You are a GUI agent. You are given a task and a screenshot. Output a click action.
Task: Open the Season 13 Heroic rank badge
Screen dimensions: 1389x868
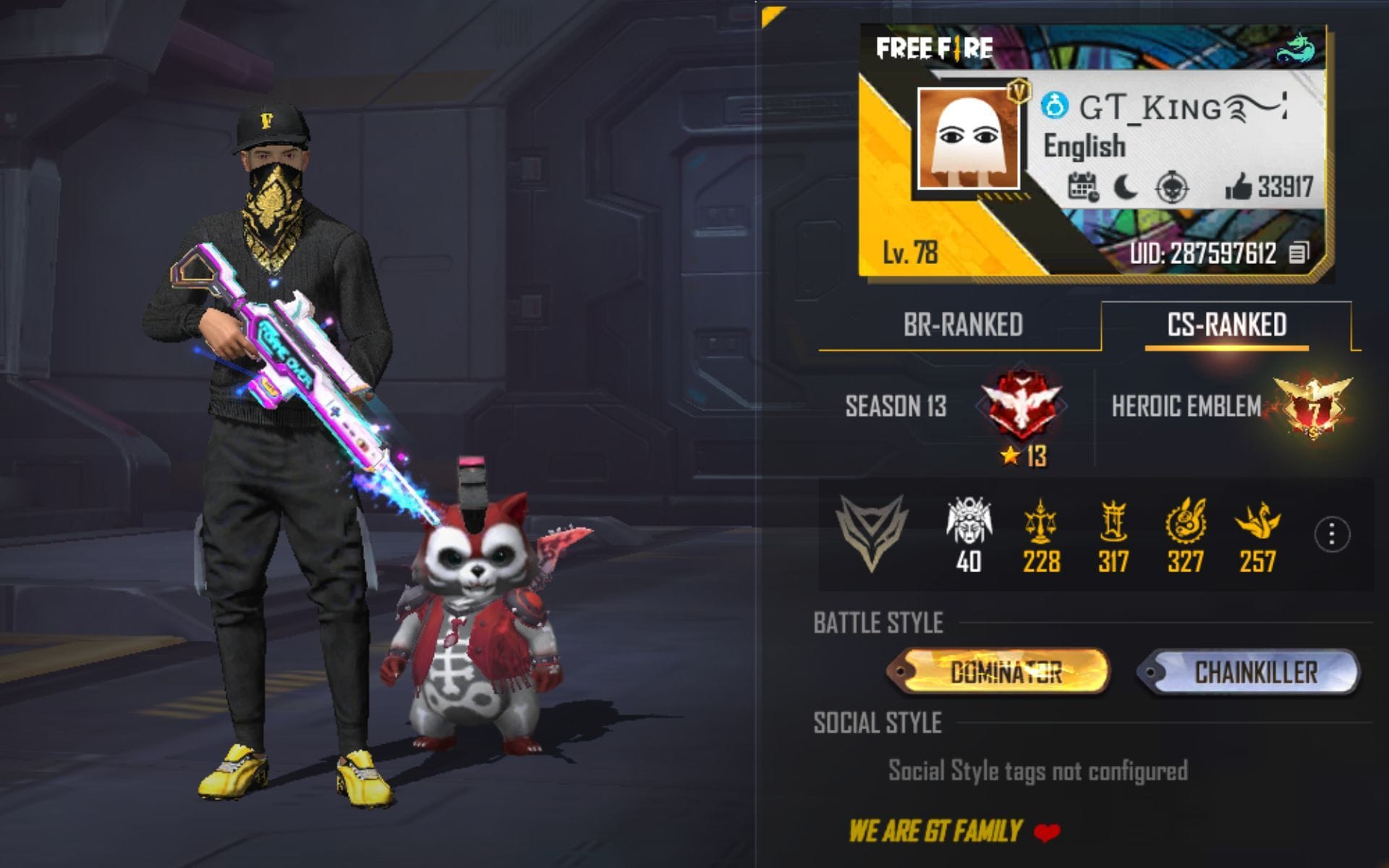pos(1021,407)
